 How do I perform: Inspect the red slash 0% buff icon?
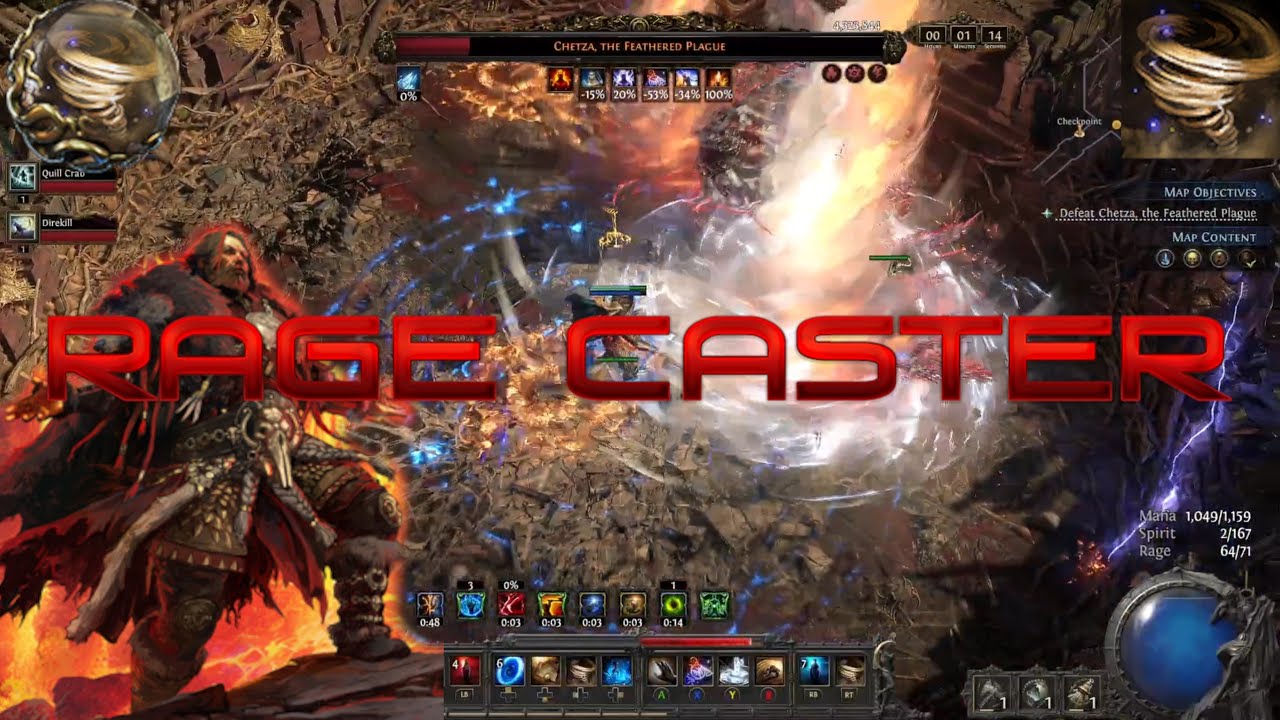511,605
